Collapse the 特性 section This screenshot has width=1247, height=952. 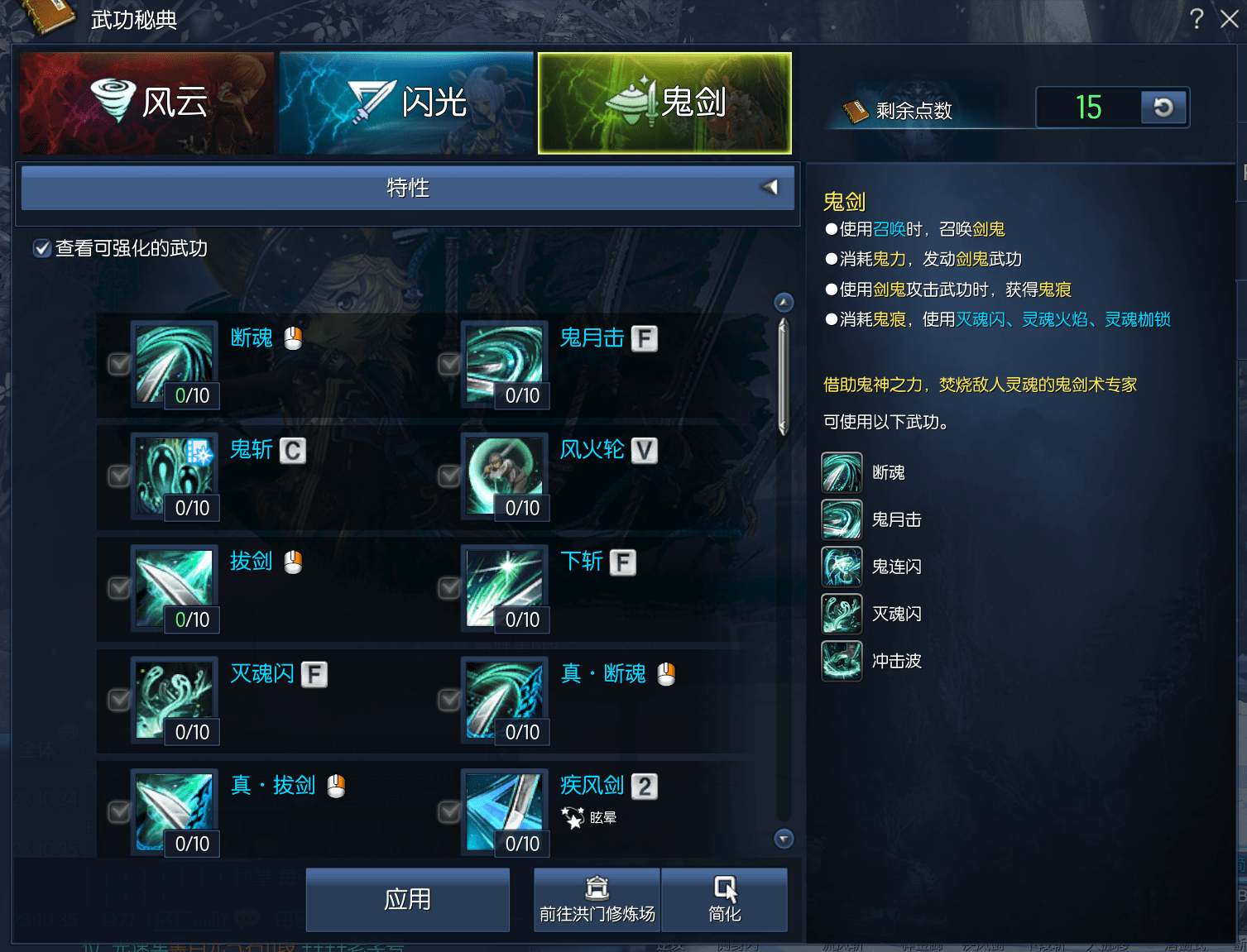(770, 188)
